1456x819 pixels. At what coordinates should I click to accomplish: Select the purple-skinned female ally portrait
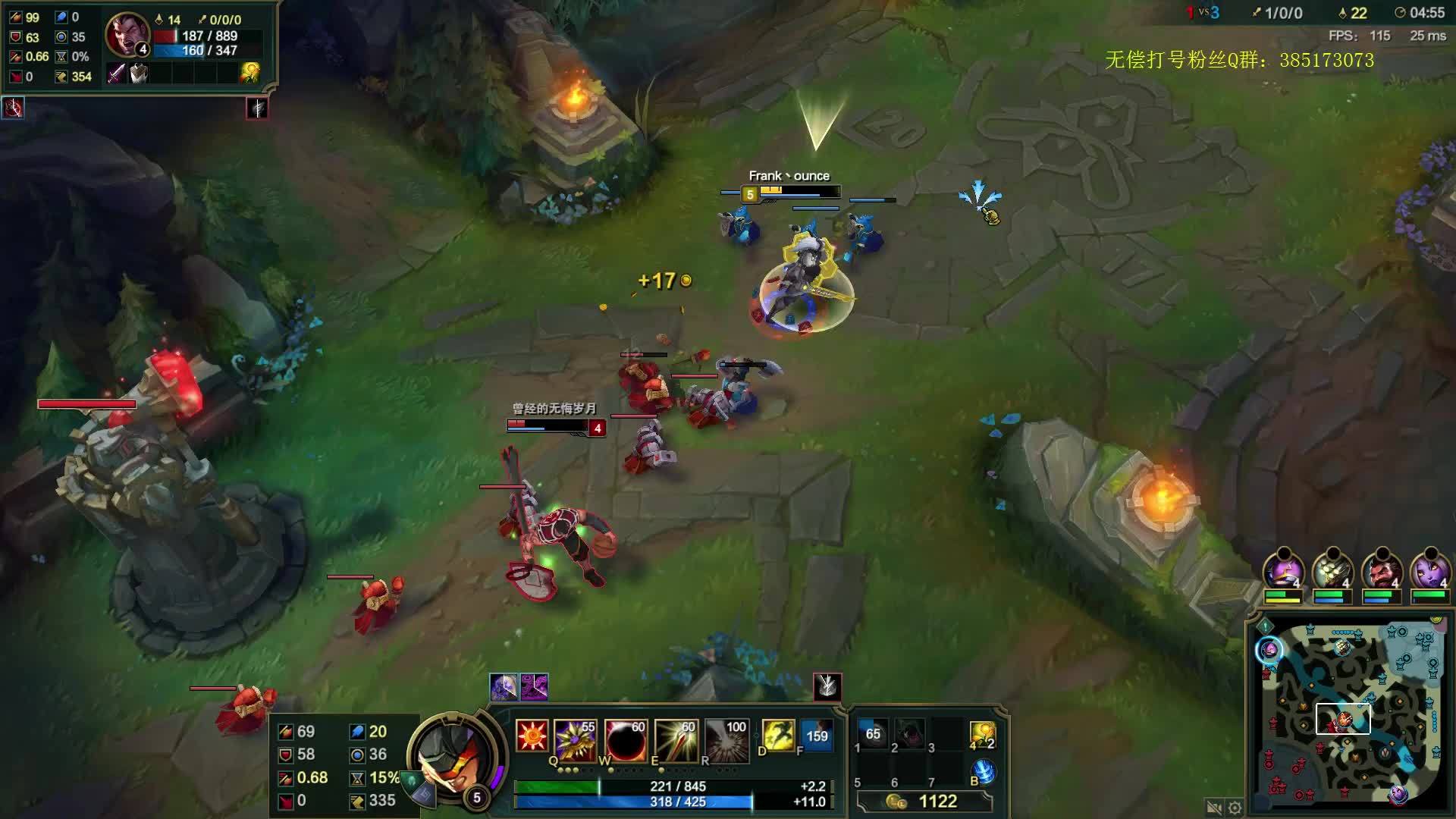(1429, 571)
